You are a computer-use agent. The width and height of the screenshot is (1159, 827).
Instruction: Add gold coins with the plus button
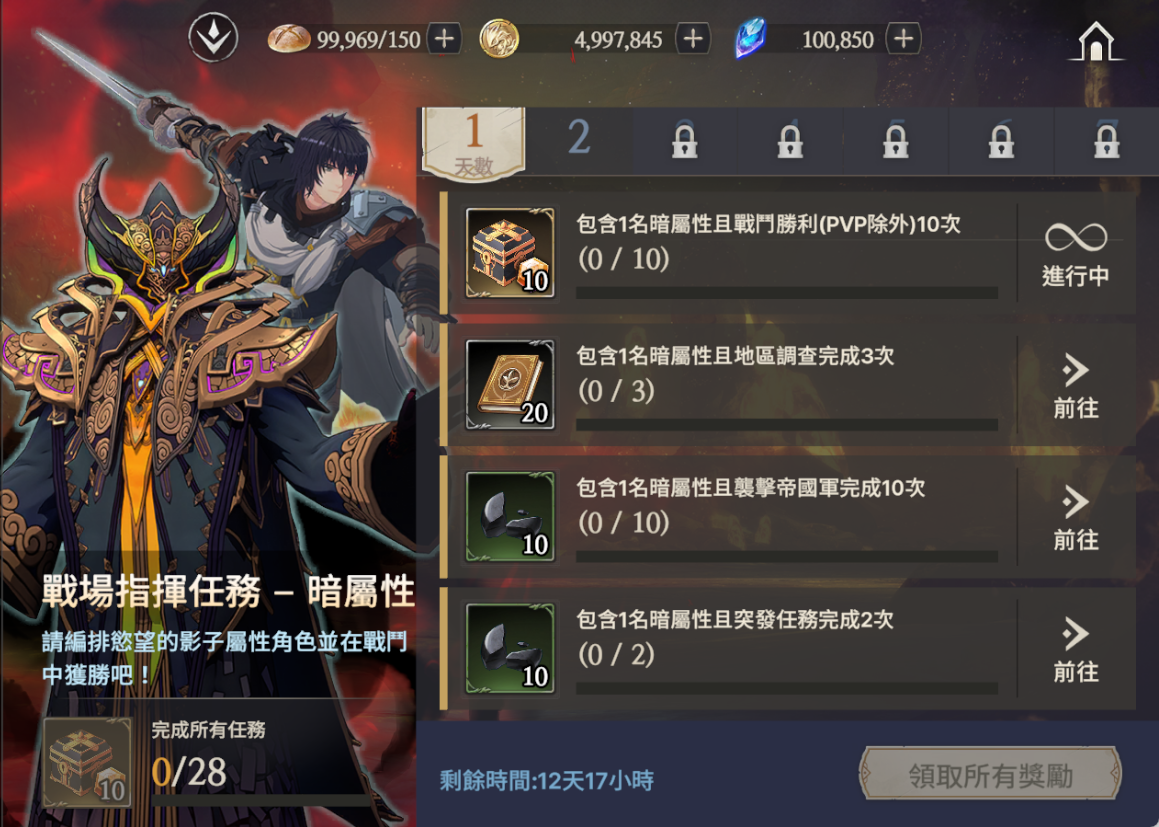point(692,40)
